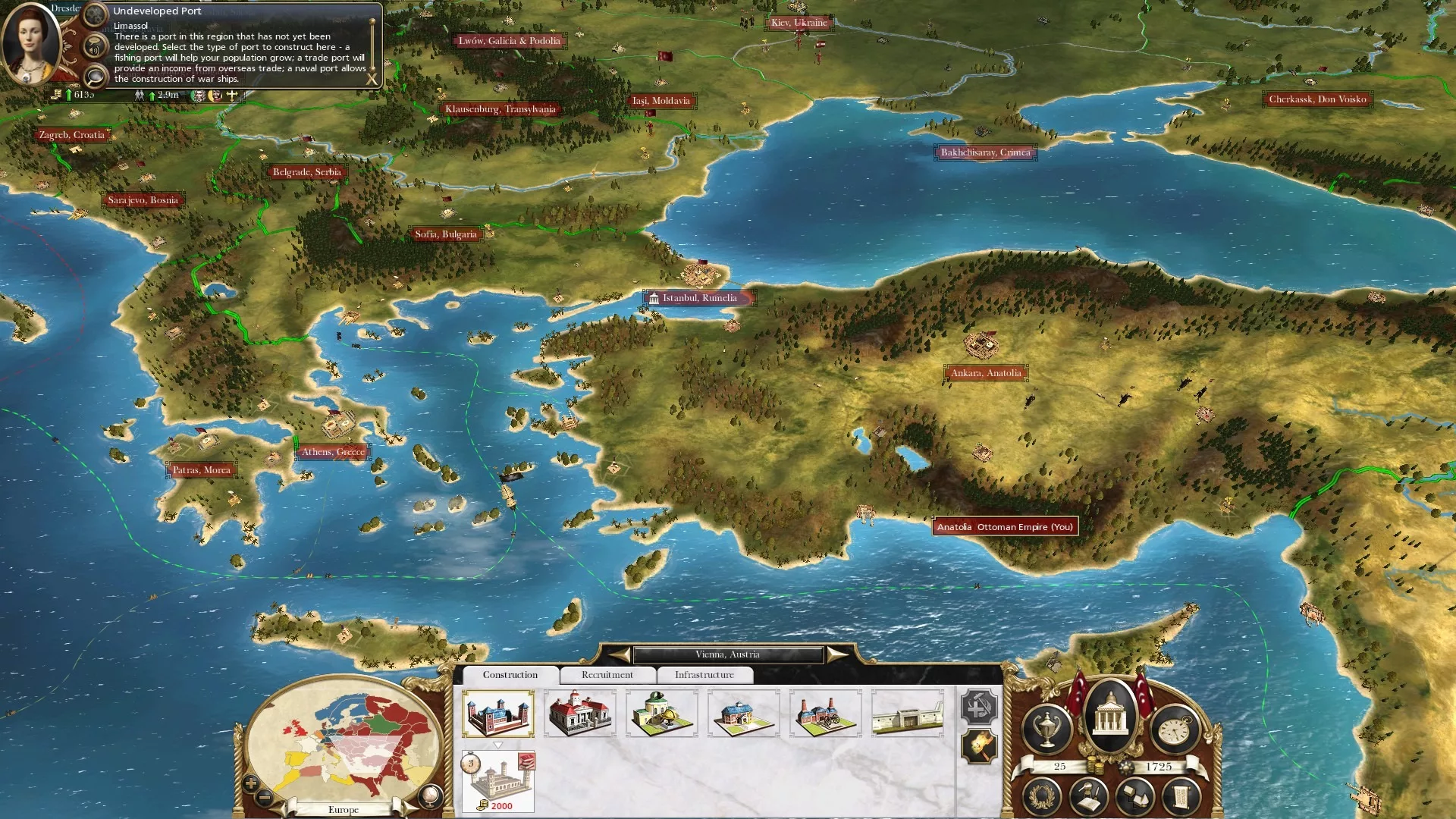Close the Undeveloped Port advisor message
This screenshot has height=819, width=1456.
coord(372,79)
